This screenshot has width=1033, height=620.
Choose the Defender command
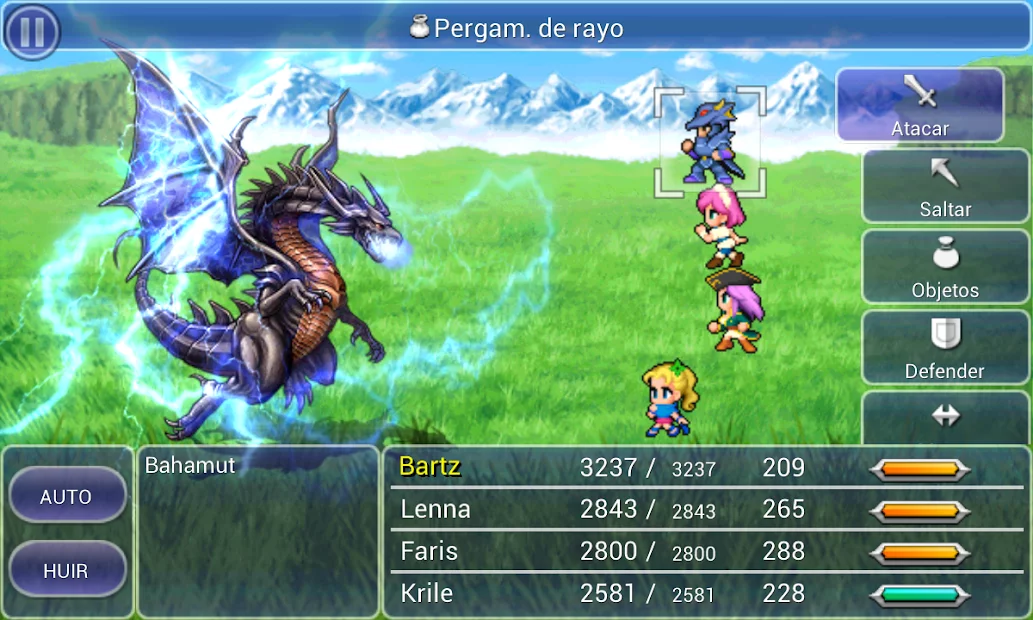tap(945, 347)
